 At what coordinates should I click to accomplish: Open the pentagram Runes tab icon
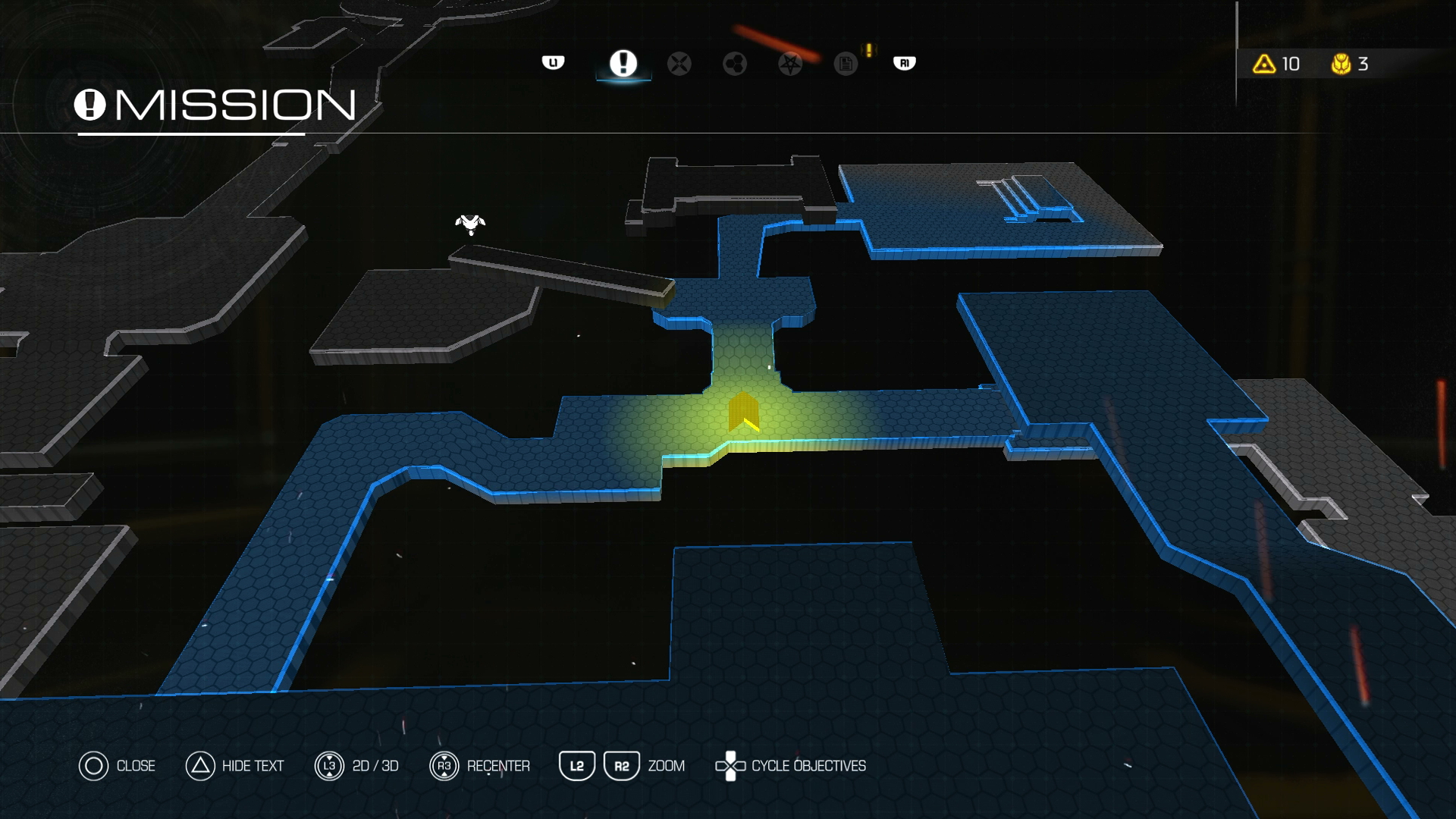791,64
